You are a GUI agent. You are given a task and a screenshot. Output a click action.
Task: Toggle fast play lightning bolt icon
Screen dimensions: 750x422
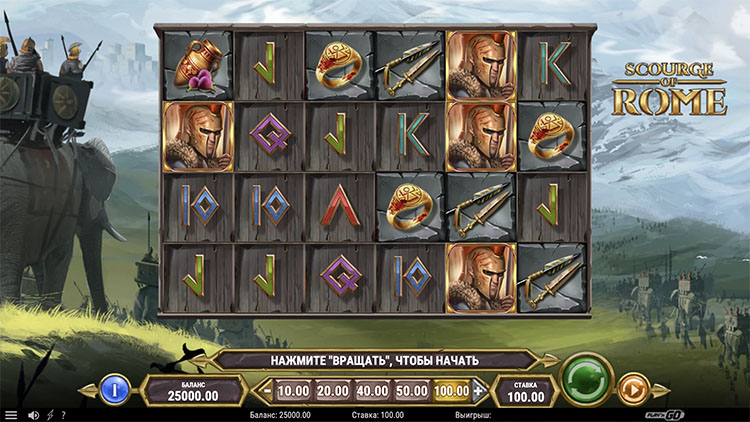click(49, 415)
